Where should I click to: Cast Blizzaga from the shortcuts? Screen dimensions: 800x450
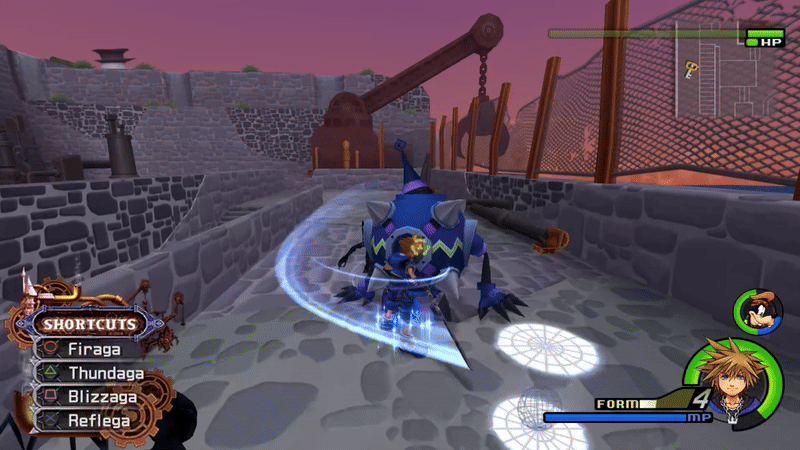[104, 397]
